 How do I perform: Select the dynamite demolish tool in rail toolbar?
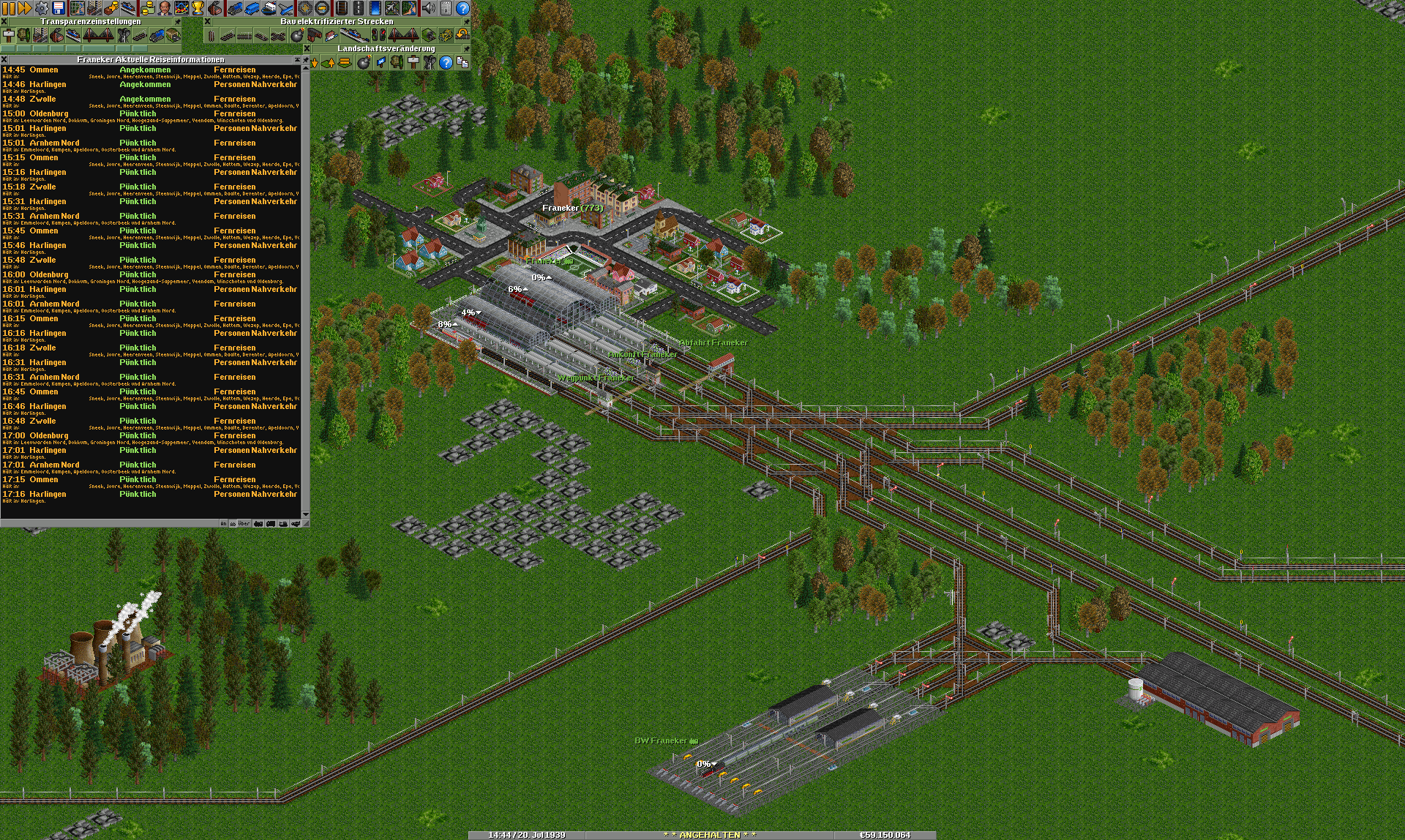point(297,35)
